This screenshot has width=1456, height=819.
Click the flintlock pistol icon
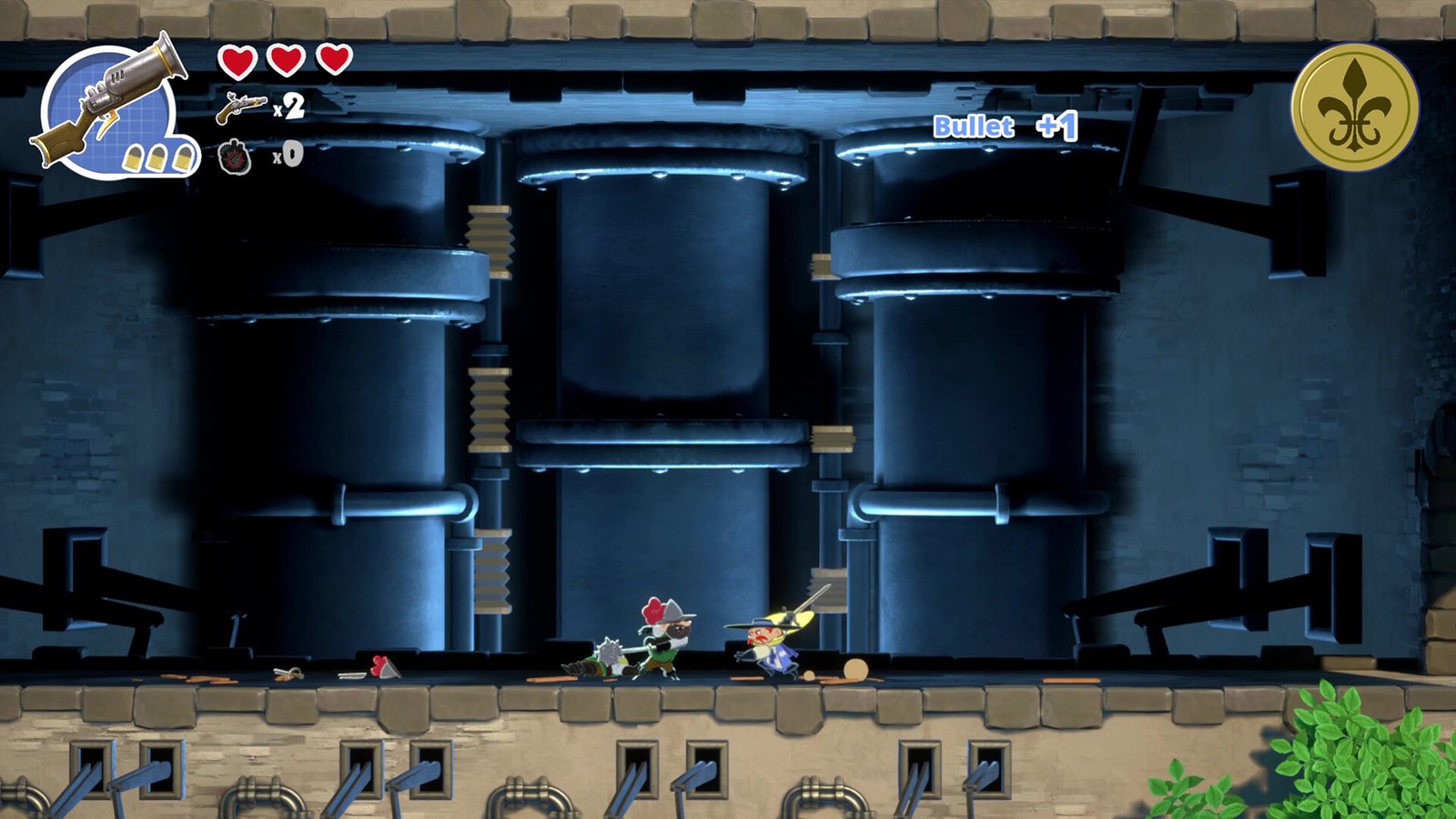[x=241, y=107]
